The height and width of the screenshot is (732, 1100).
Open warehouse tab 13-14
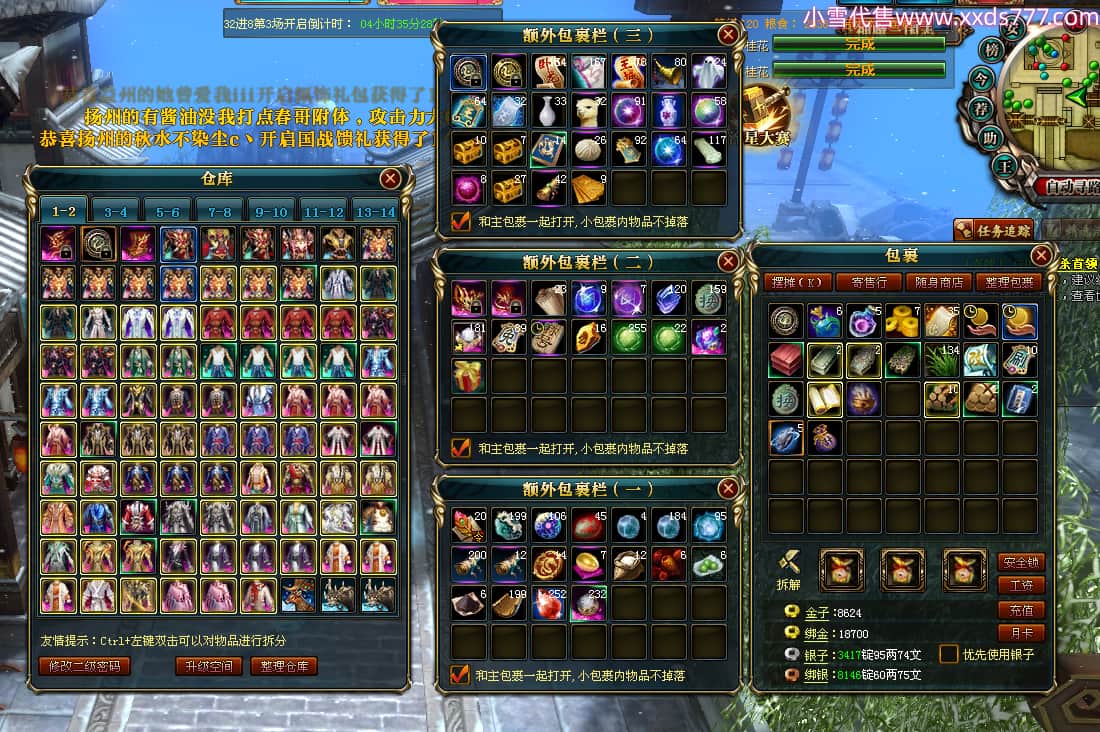pos(375,211)
